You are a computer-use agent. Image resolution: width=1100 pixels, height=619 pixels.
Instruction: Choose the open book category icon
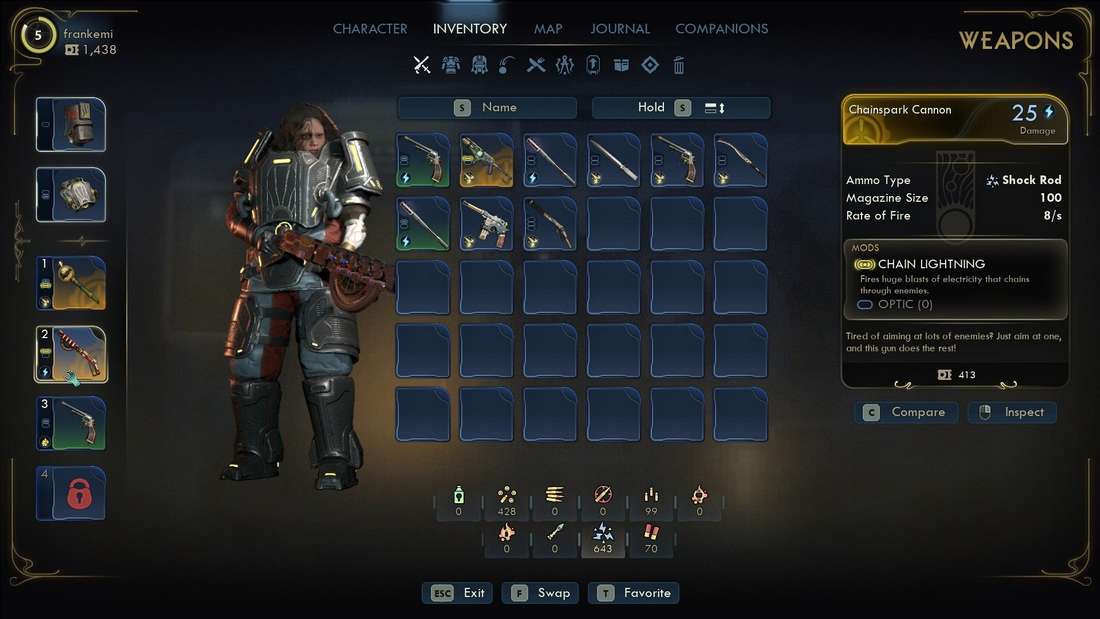tap(621, 65)
